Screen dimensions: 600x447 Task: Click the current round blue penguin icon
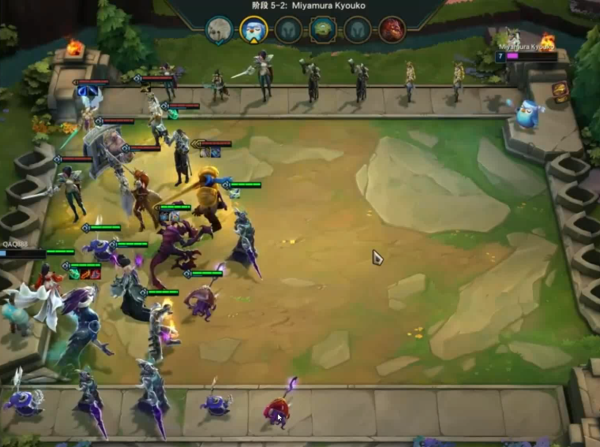[253, 30]
